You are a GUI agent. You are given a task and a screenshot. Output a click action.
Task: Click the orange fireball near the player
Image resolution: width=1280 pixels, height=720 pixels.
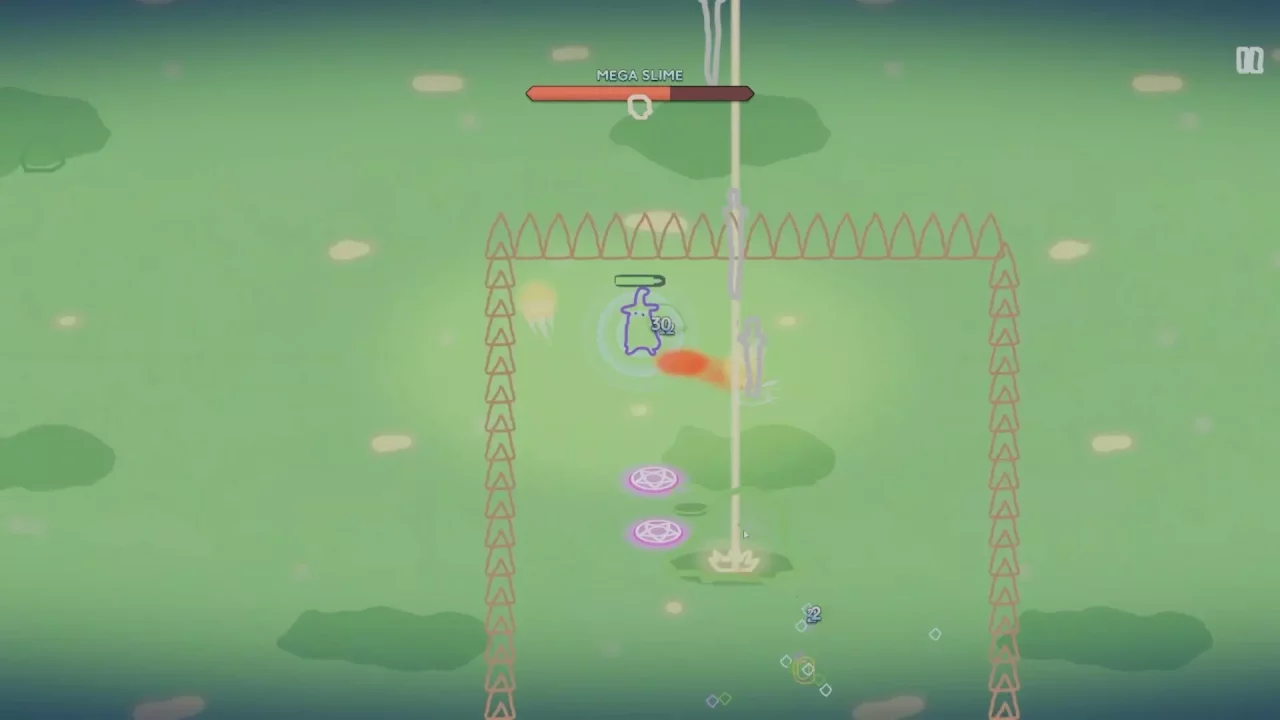685,363
